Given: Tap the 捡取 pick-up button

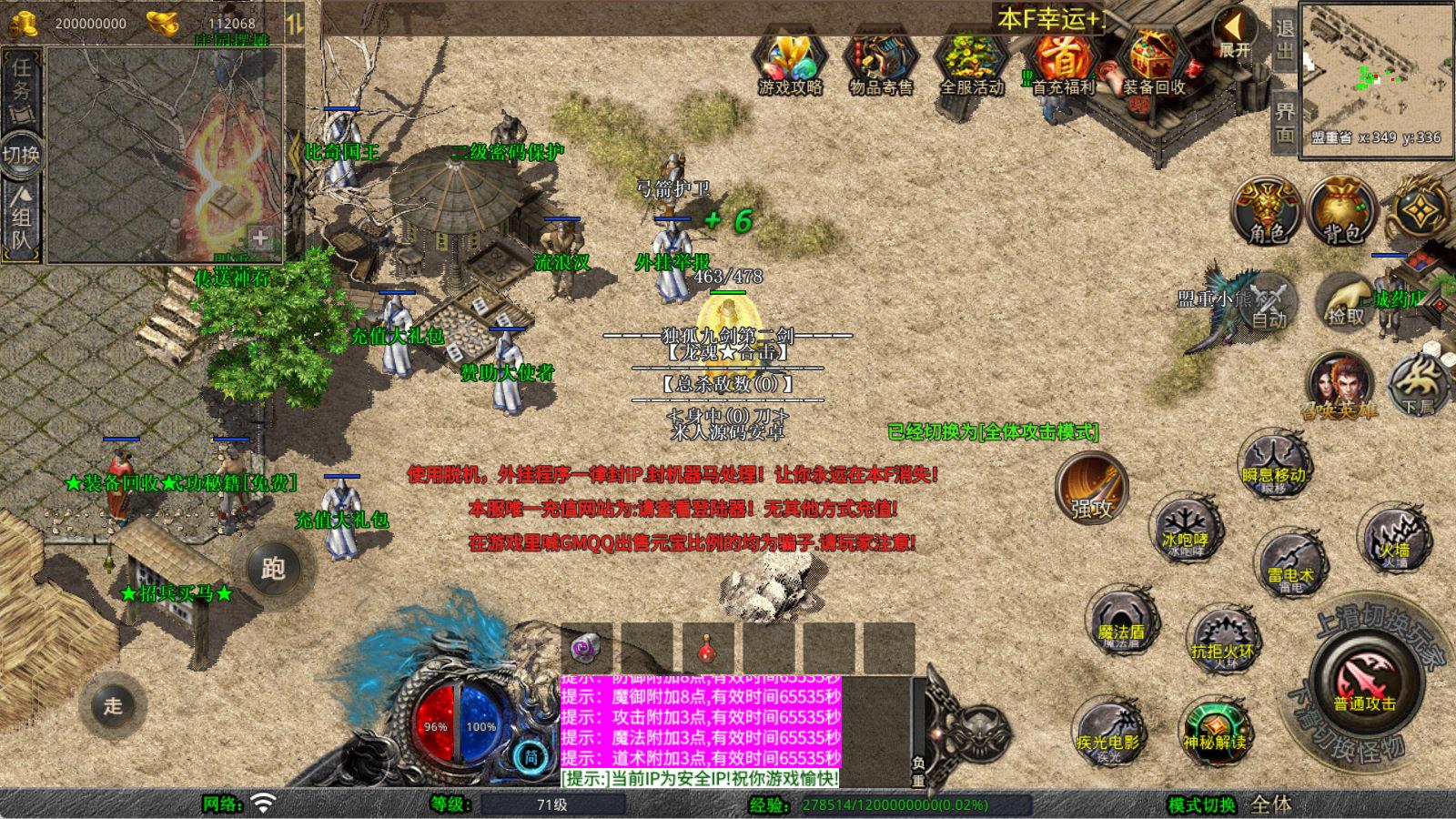Looking at the screenshot, I should [x=1345, y=302].
